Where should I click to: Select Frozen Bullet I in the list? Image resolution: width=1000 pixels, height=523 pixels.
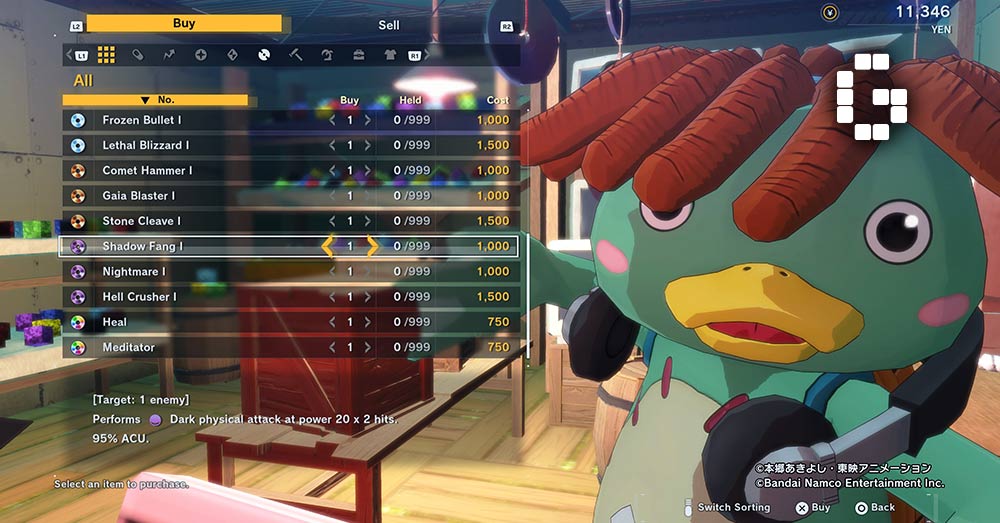coord(141,120)
